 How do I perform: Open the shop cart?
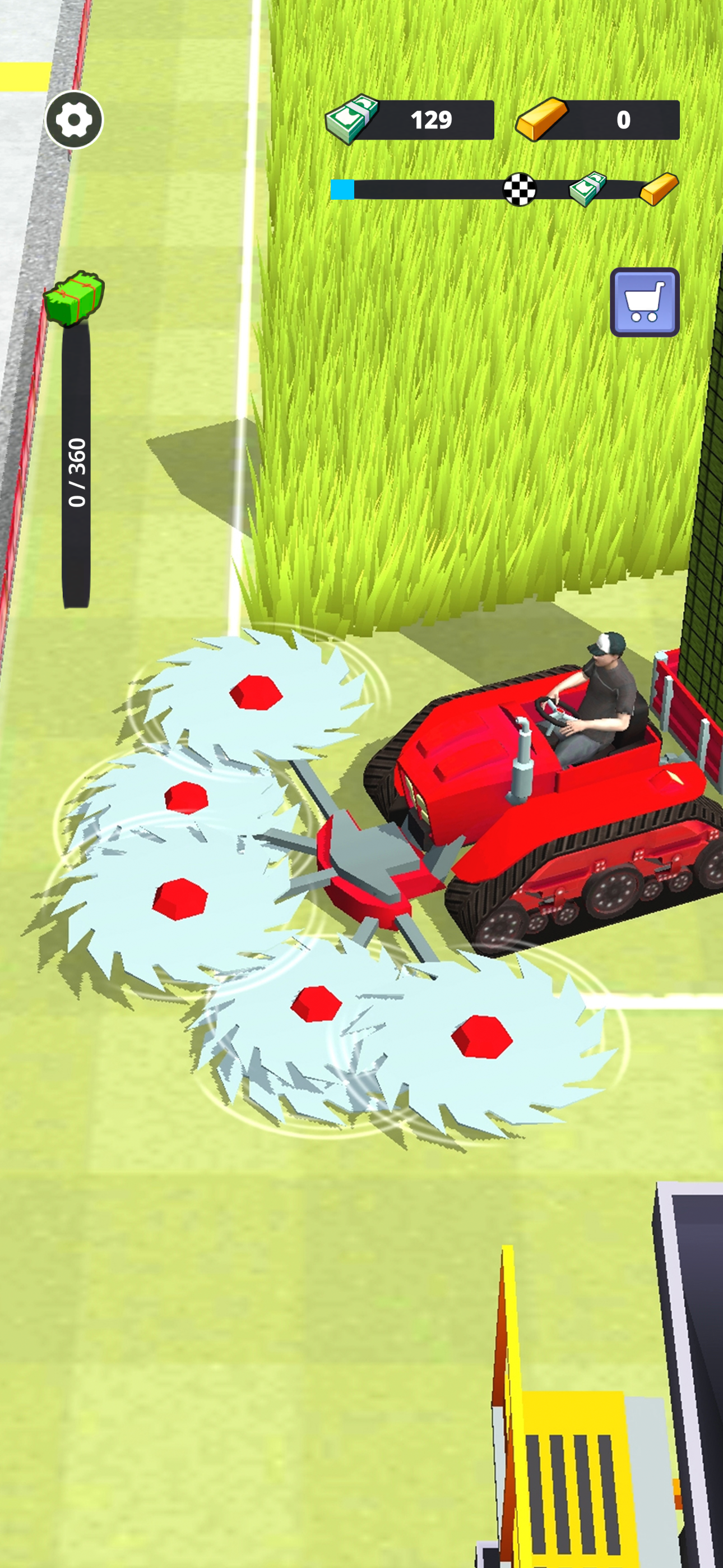tap(644, 302)
